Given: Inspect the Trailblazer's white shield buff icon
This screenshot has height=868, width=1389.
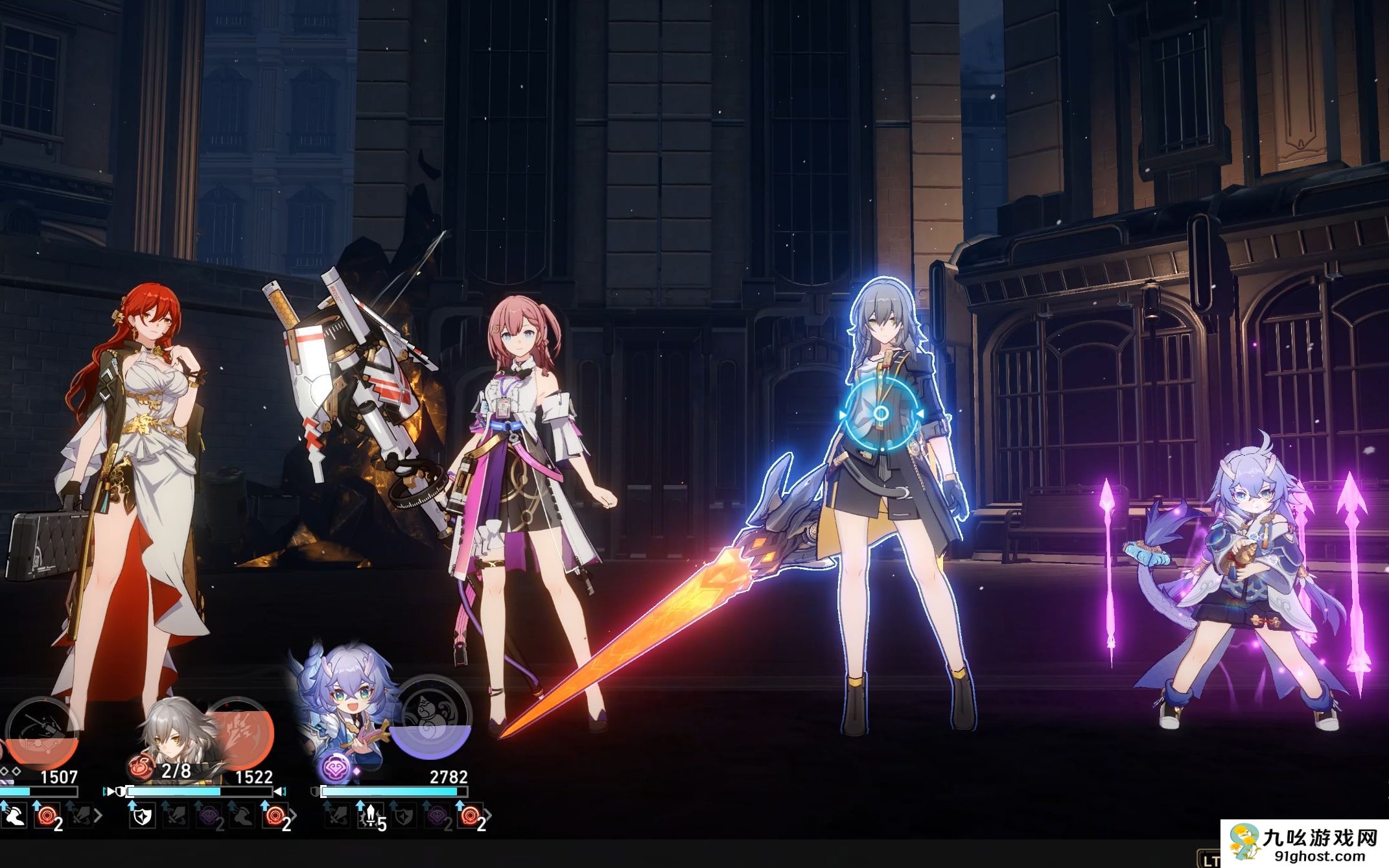Looking at the screenshot, I should pyautogui.click(x=141, y=816).
